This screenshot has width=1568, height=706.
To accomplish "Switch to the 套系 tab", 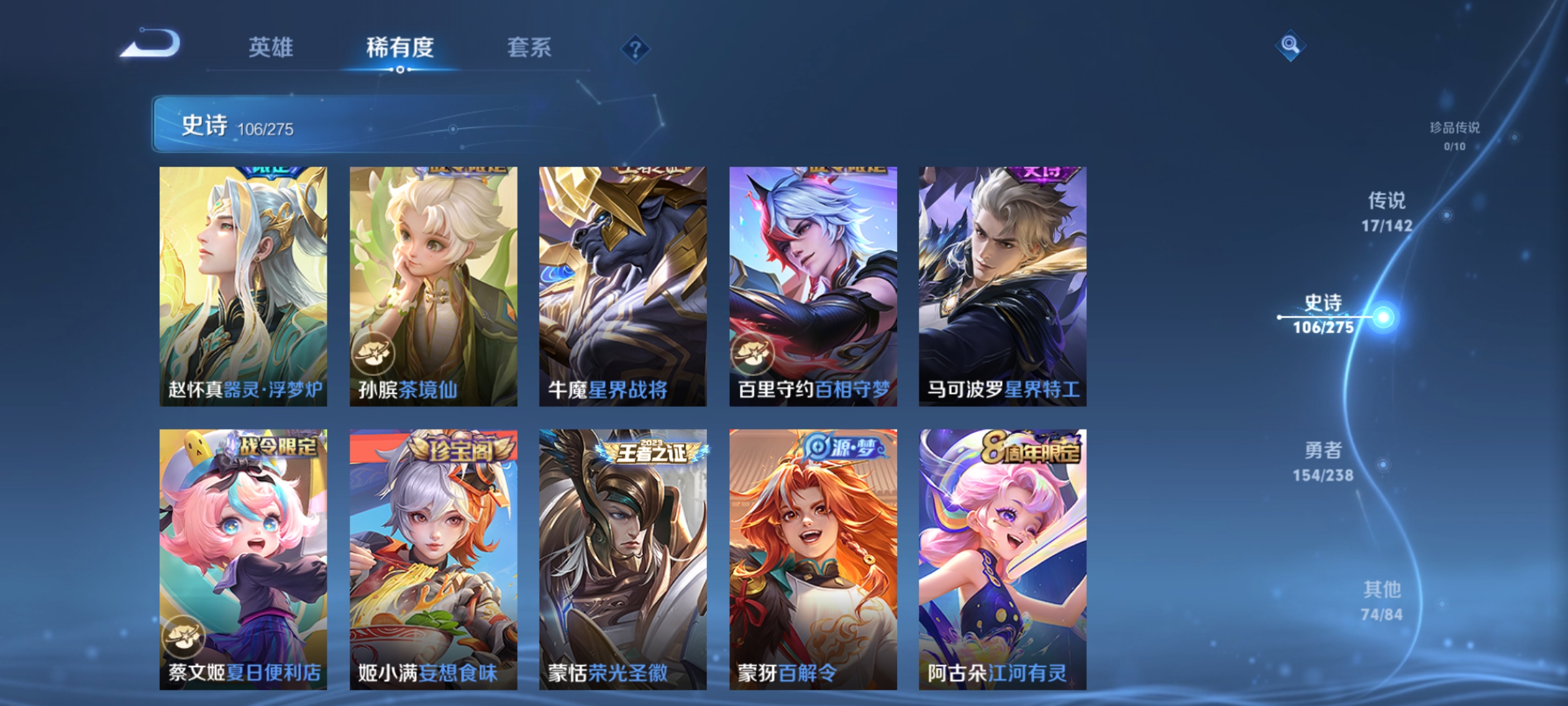I will [x=530, y=47].
